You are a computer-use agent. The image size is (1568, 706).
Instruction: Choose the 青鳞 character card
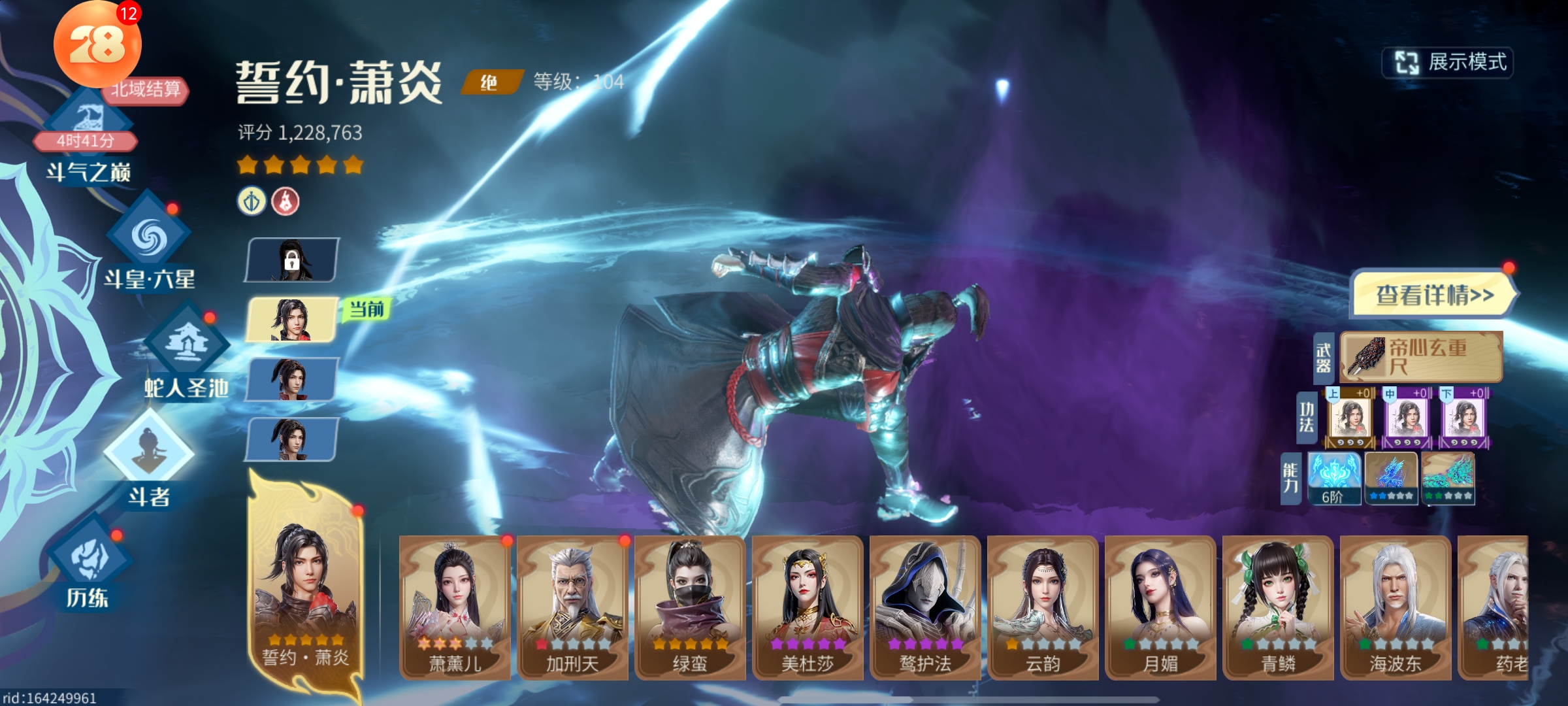pos(1278,607)
